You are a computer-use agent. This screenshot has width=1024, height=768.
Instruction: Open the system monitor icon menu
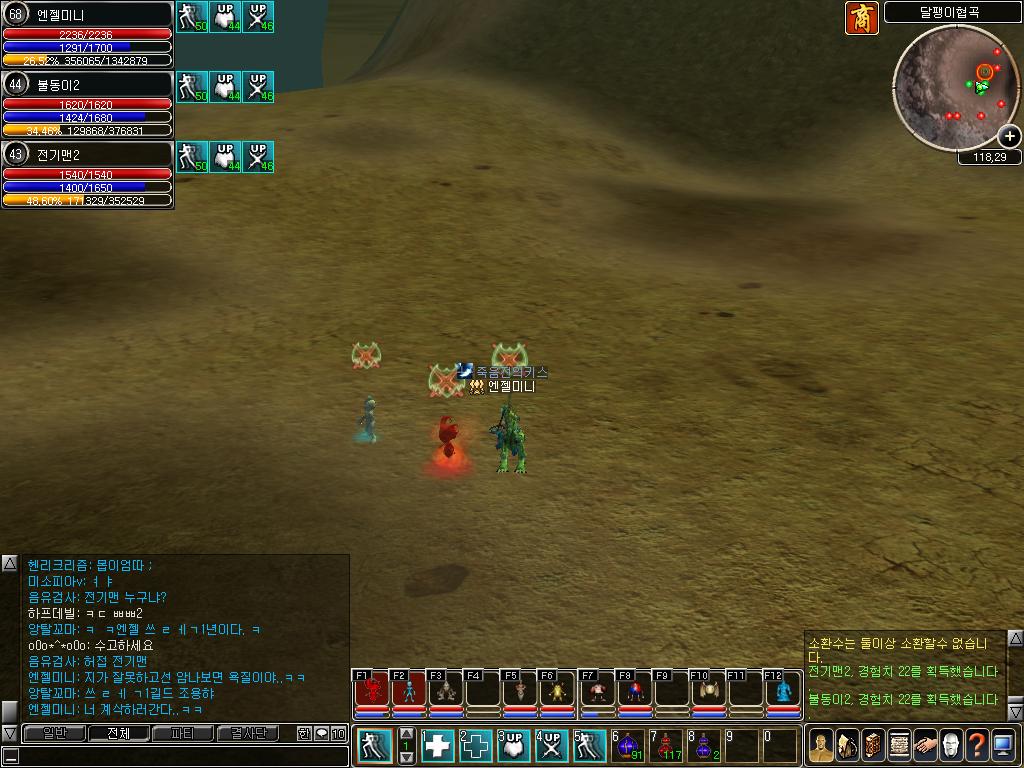1003,745
